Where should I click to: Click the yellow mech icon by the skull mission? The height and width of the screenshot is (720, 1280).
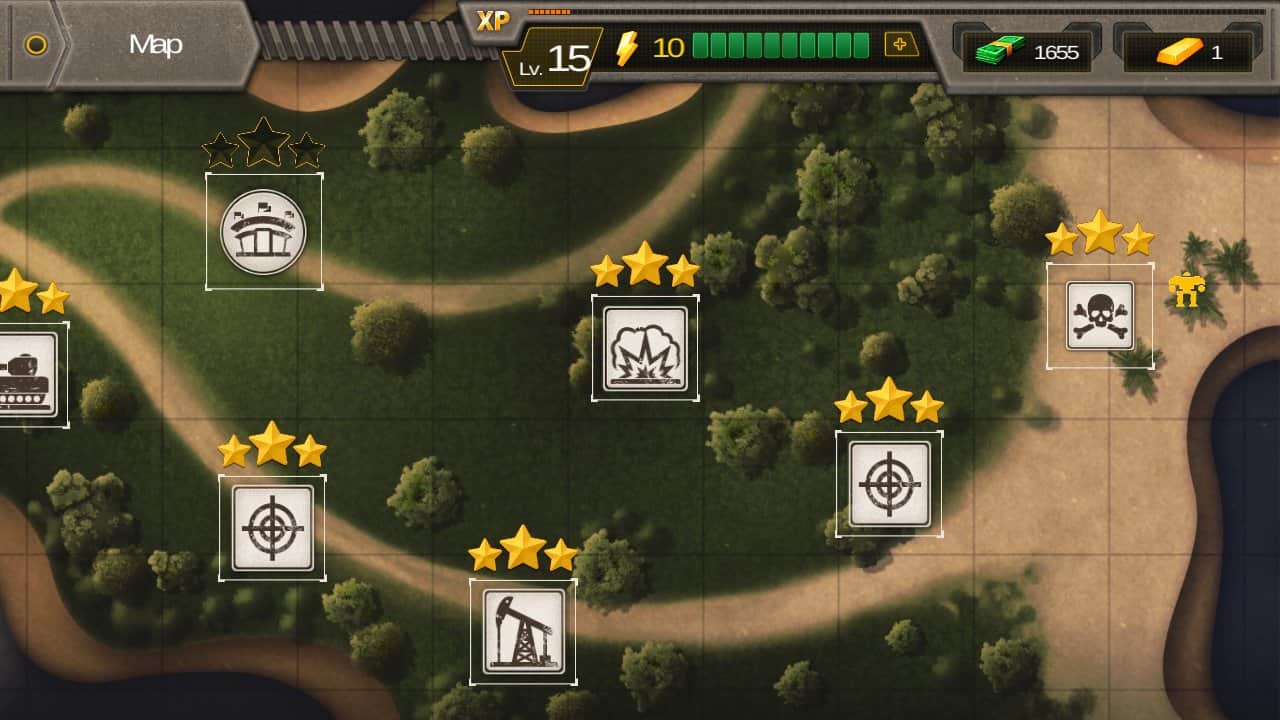click(x=1187, y=289)
